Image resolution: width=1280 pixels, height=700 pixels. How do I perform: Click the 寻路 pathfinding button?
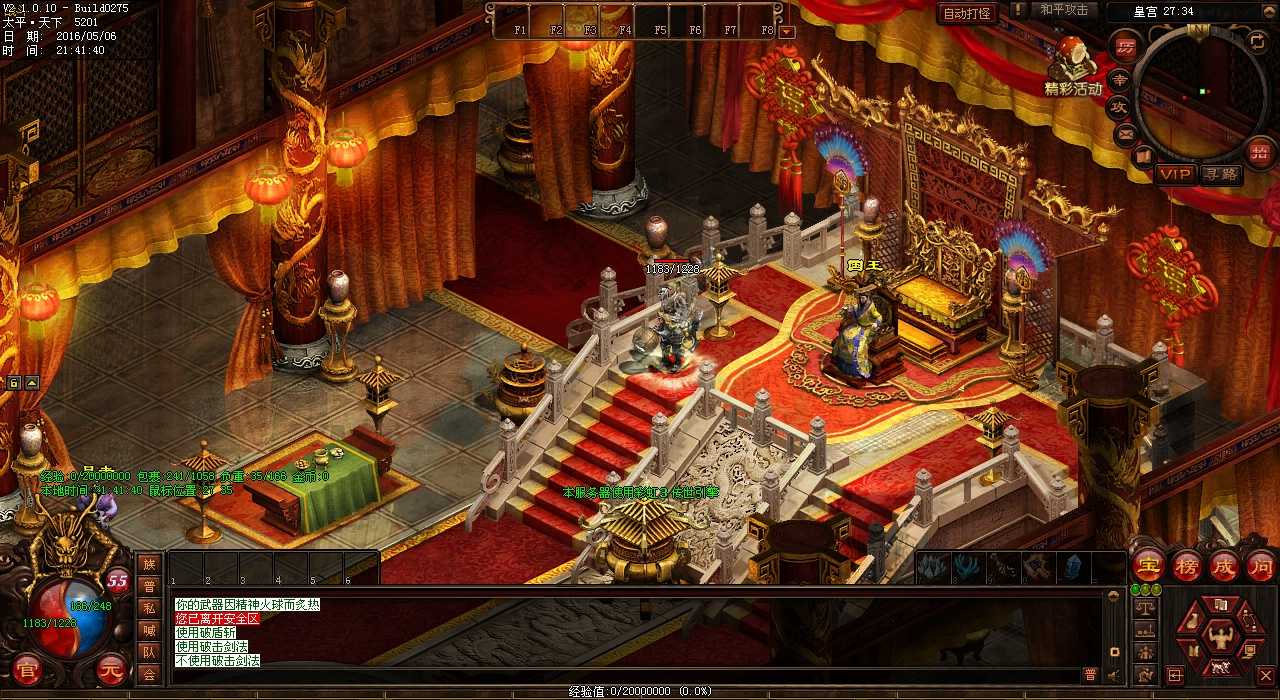[x=1221, y=174]
